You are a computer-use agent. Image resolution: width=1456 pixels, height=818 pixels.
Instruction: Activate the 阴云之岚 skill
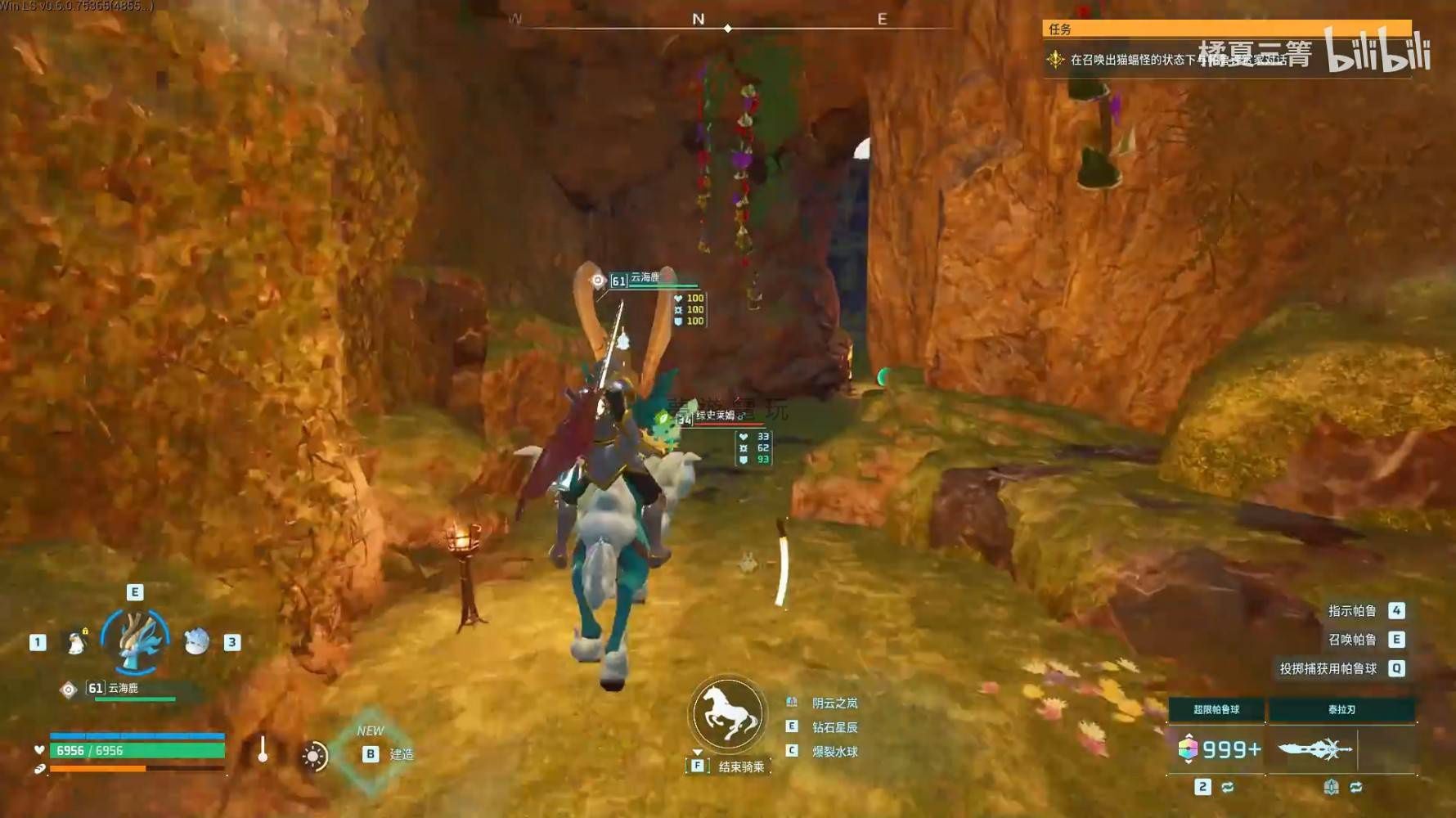pos(834,703)
